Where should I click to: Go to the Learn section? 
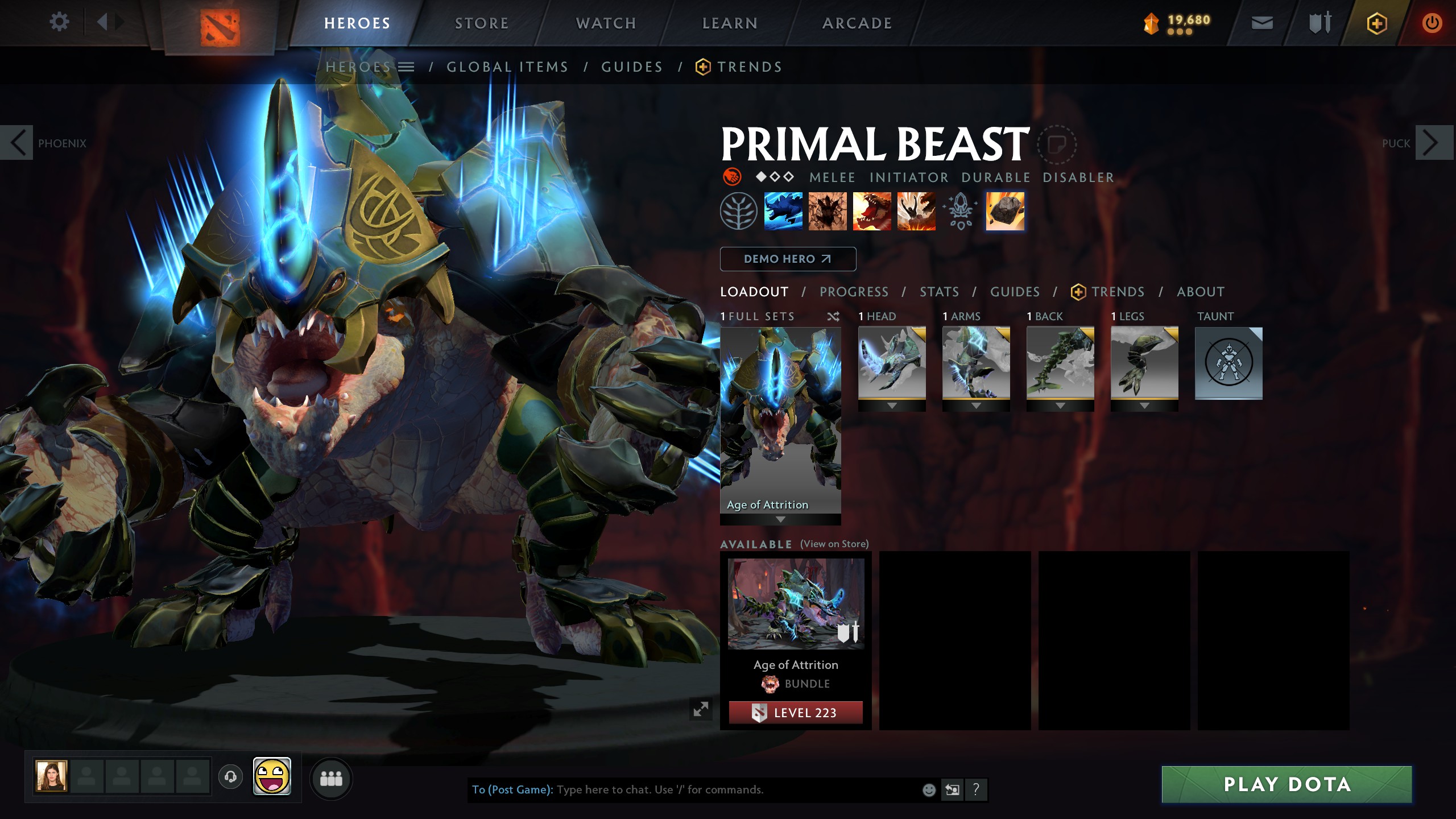click(x=730, y=23)
